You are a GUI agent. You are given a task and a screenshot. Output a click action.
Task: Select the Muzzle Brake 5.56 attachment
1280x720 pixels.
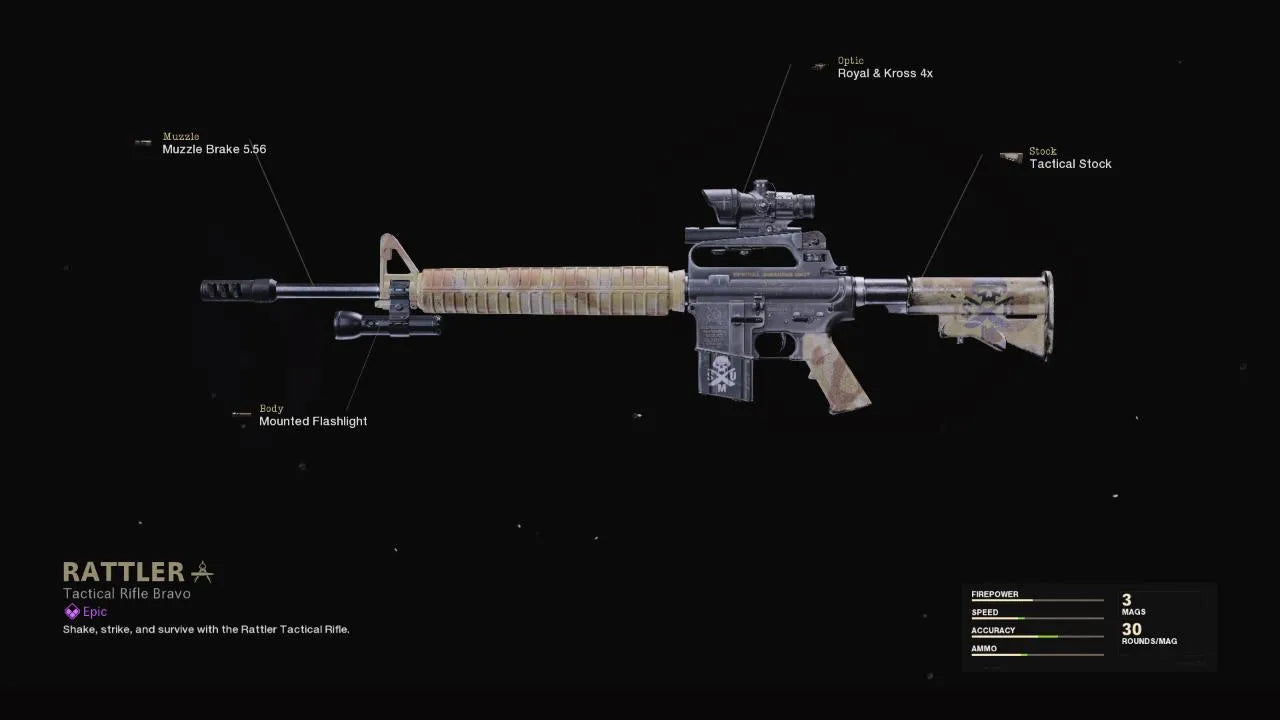point(214,149)
